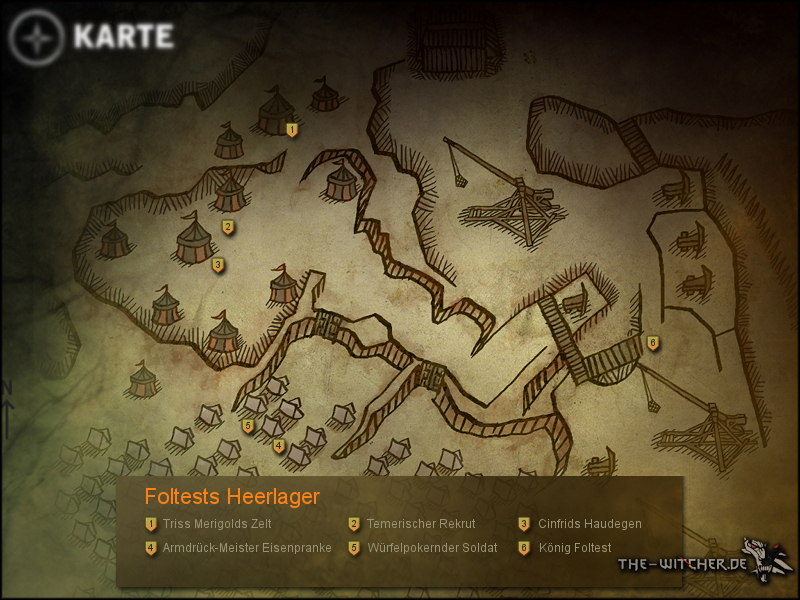Click legend entry Cinfrids Haudegen

[589, 523]
